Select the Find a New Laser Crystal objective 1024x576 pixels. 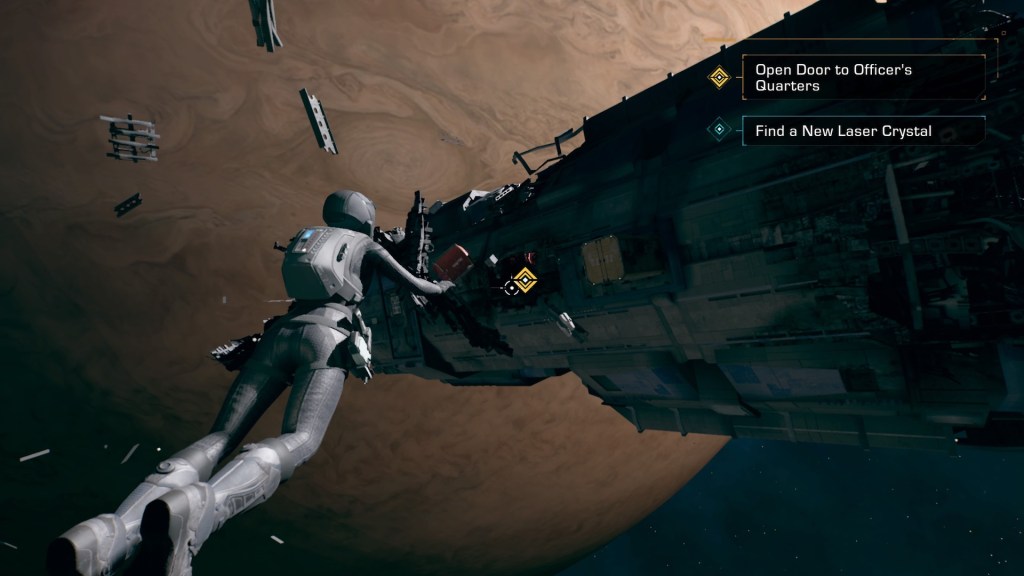(x=862, y=131)
